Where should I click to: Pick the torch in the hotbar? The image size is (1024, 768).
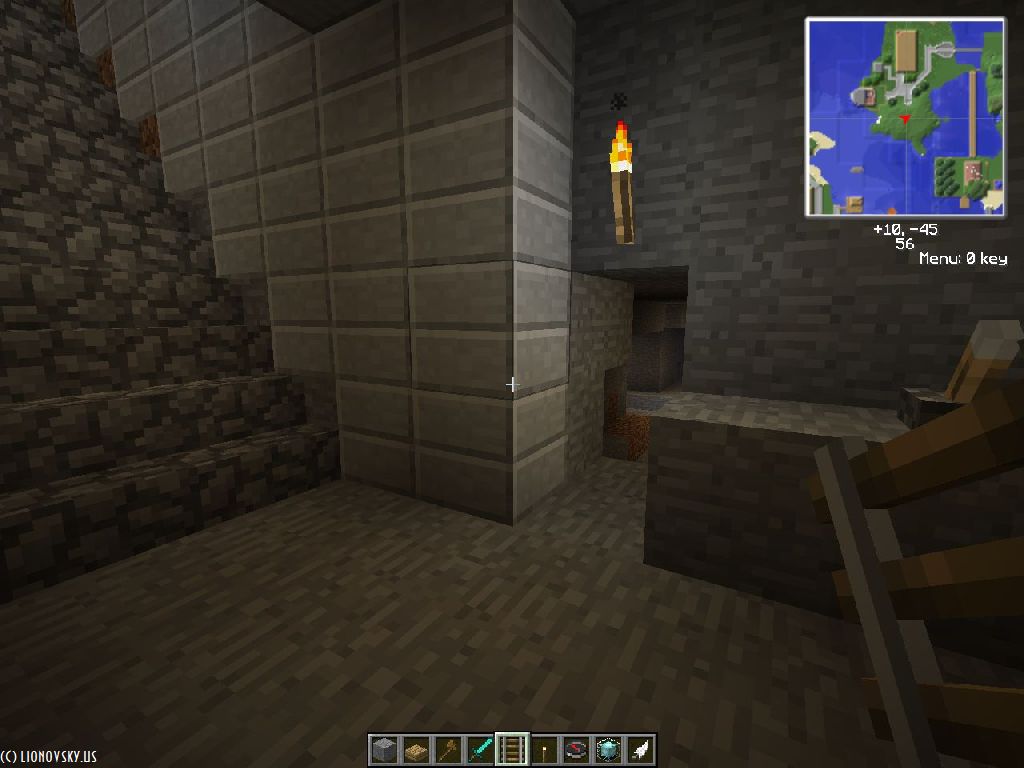point(544,749)
